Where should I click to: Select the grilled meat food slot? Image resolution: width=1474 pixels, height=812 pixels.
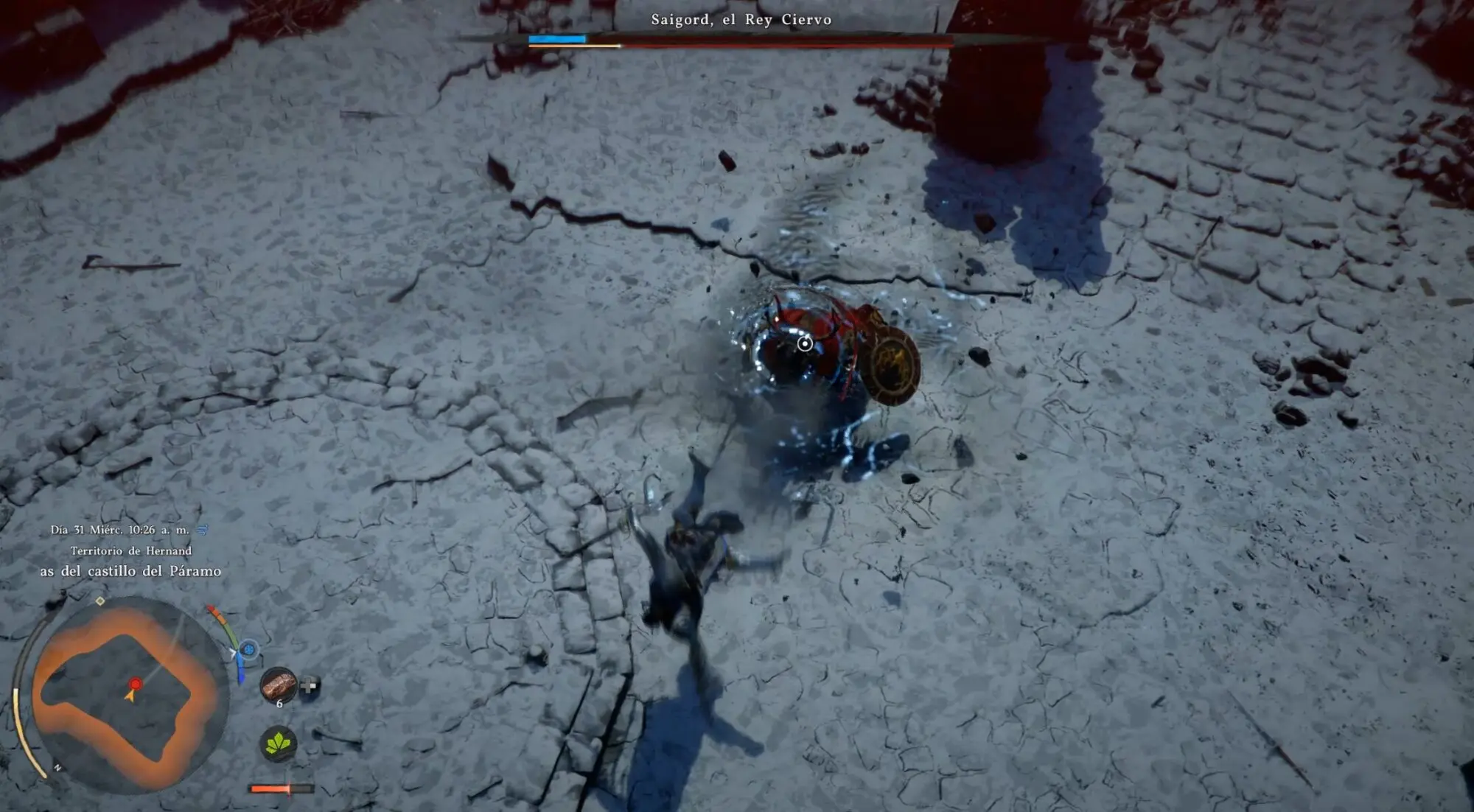click(x=279, y=685)
